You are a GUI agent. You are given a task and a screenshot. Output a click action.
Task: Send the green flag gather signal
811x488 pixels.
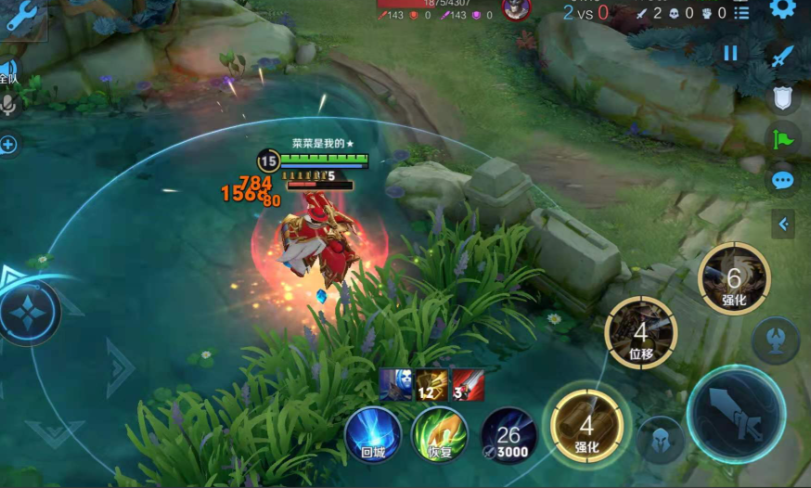click(x=782, y=140)
